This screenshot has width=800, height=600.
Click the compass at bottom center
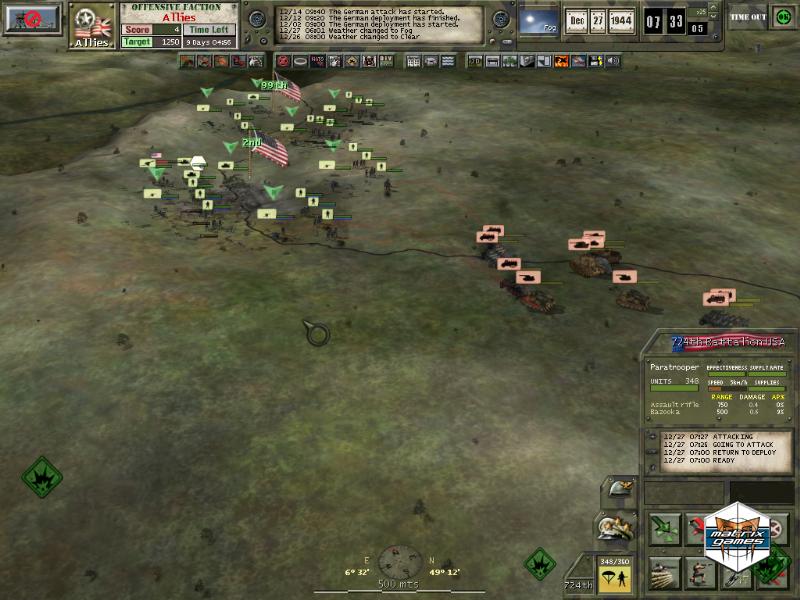coord(399,559)
